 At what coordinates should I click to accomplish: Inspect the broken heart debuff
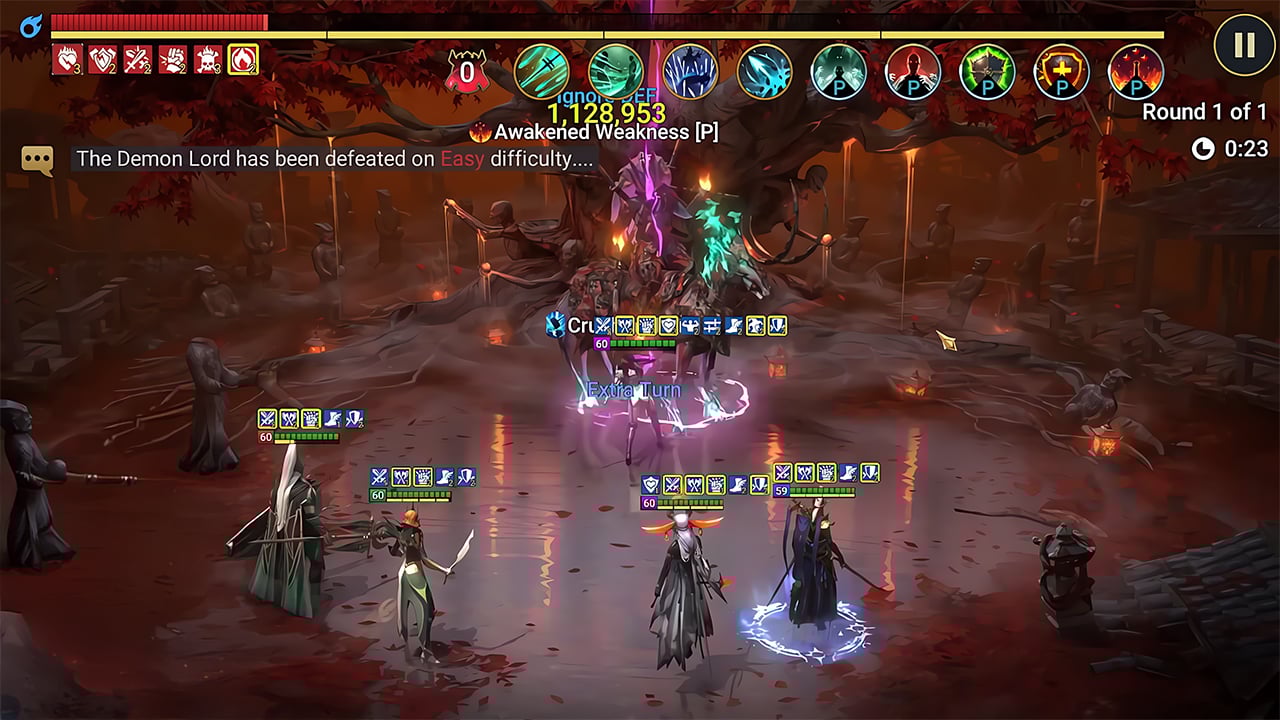coord(68,60)
